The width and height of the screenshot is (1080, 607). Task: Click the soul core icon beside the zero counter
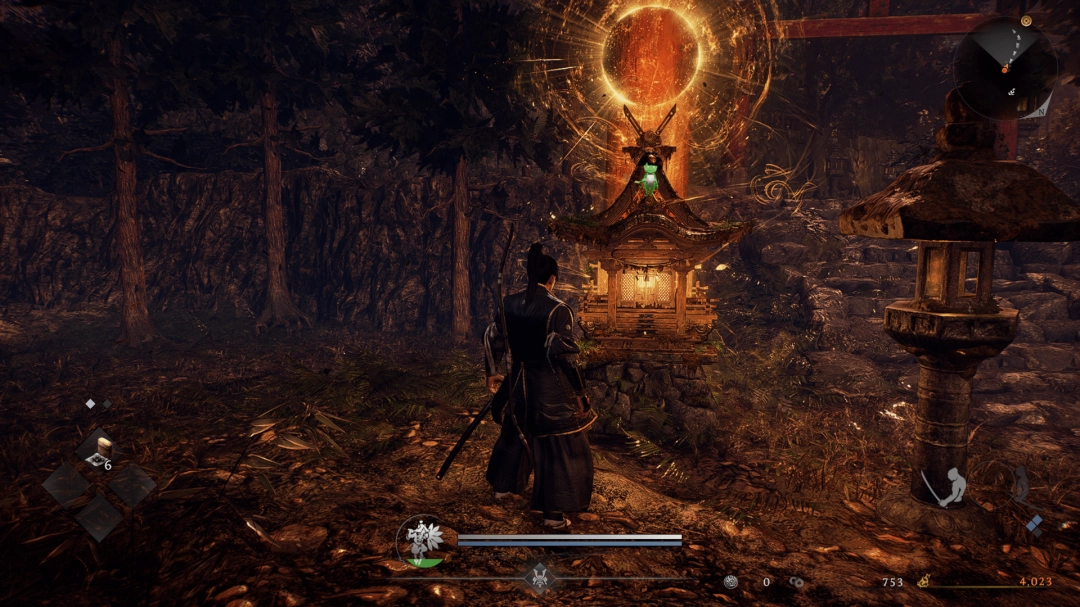(x=731, y=582)
